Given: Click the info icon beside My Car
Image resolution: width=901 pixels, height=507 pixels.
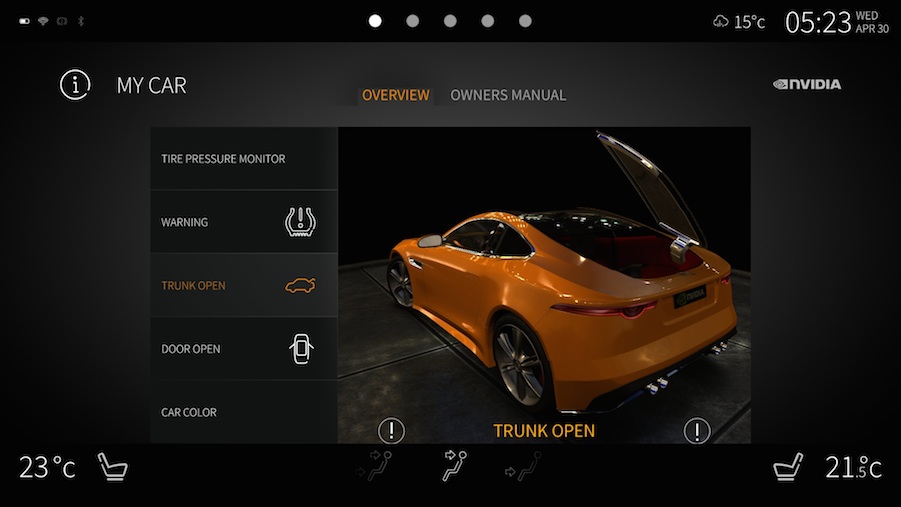Looking at the screenshot, I should tap(75, 85).
